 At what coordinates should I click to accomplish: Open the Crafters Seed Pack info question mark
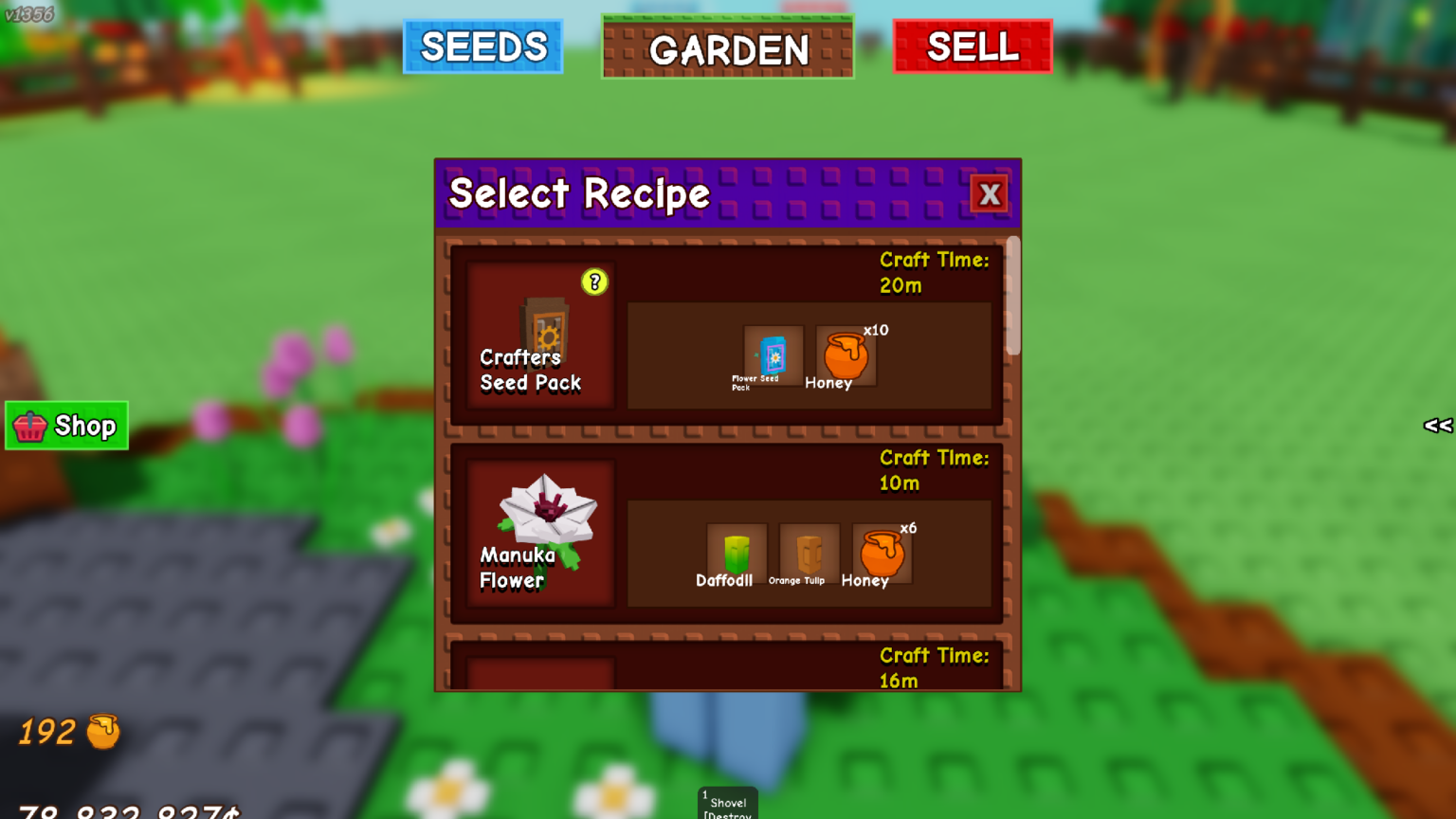point(593,282)
